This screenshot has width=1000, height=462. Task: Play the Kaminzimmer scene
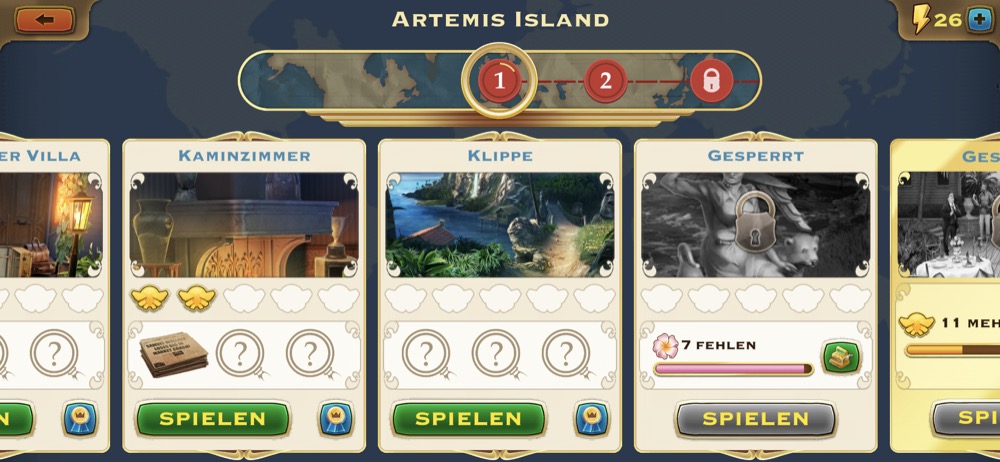(x=213, y=419)
